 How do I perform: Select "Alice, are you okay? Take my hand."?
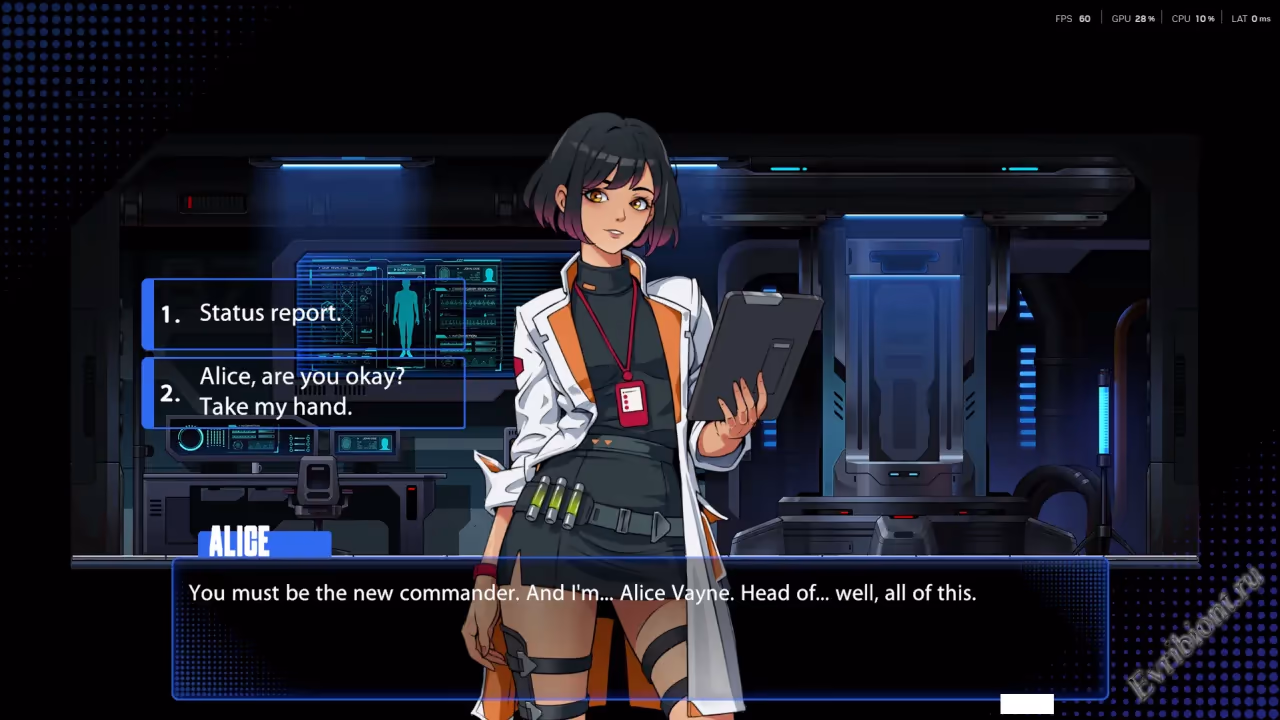click(303, 392)
